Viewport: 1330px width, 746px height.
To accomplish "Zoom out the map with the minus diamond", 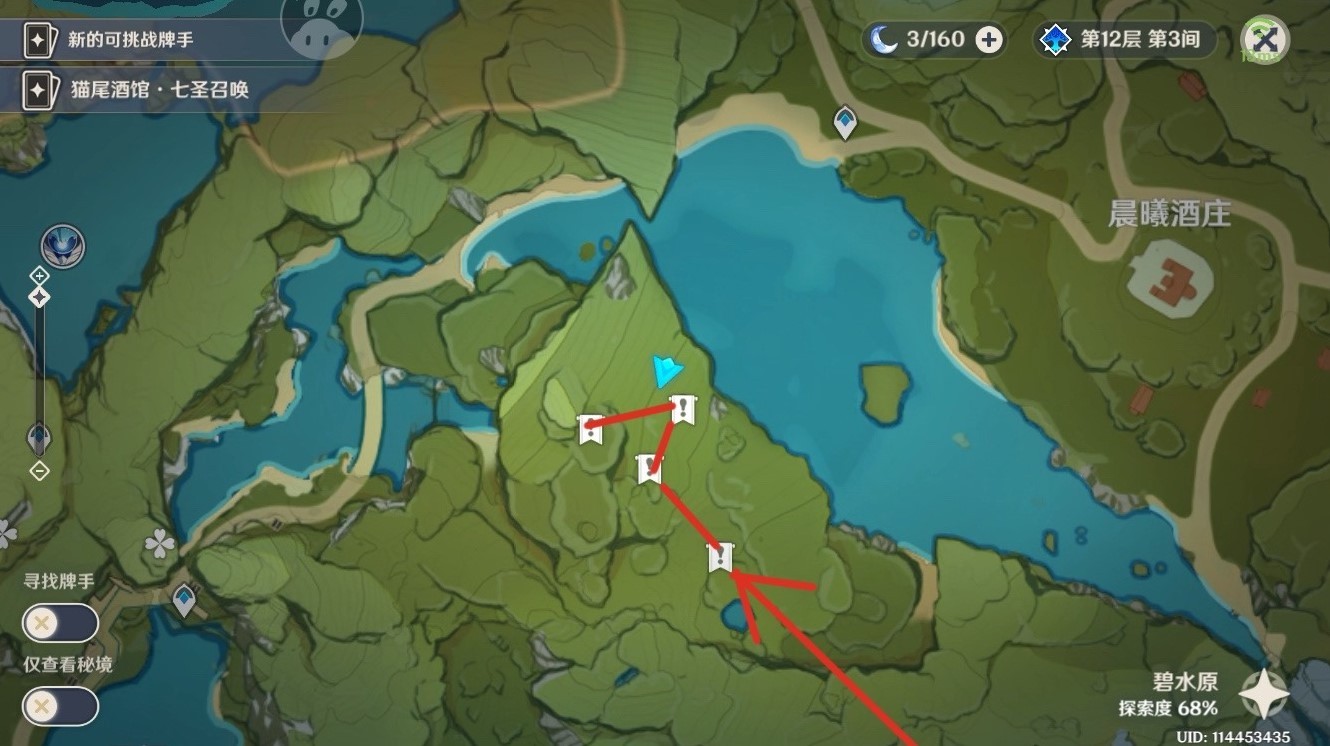I will (39, 470).
